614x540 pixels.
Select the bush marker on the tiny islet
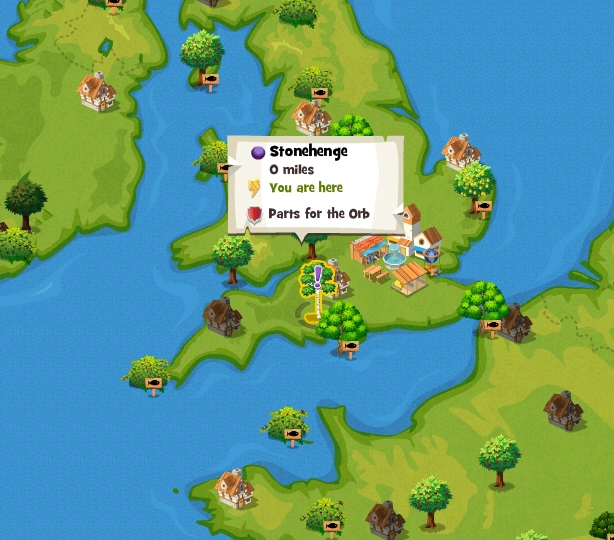[x=149, y=374]
